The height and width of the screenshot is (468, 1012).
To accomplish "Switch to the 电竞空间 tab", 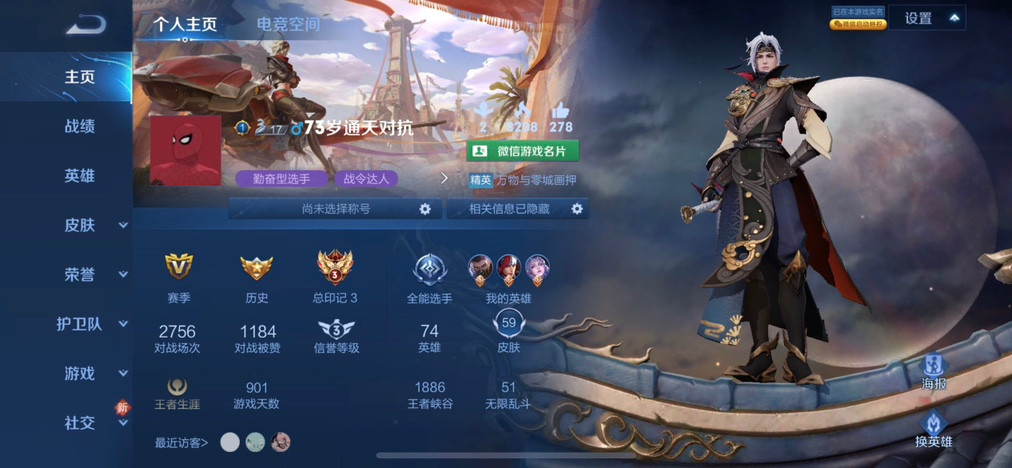I will coord(288,24).
